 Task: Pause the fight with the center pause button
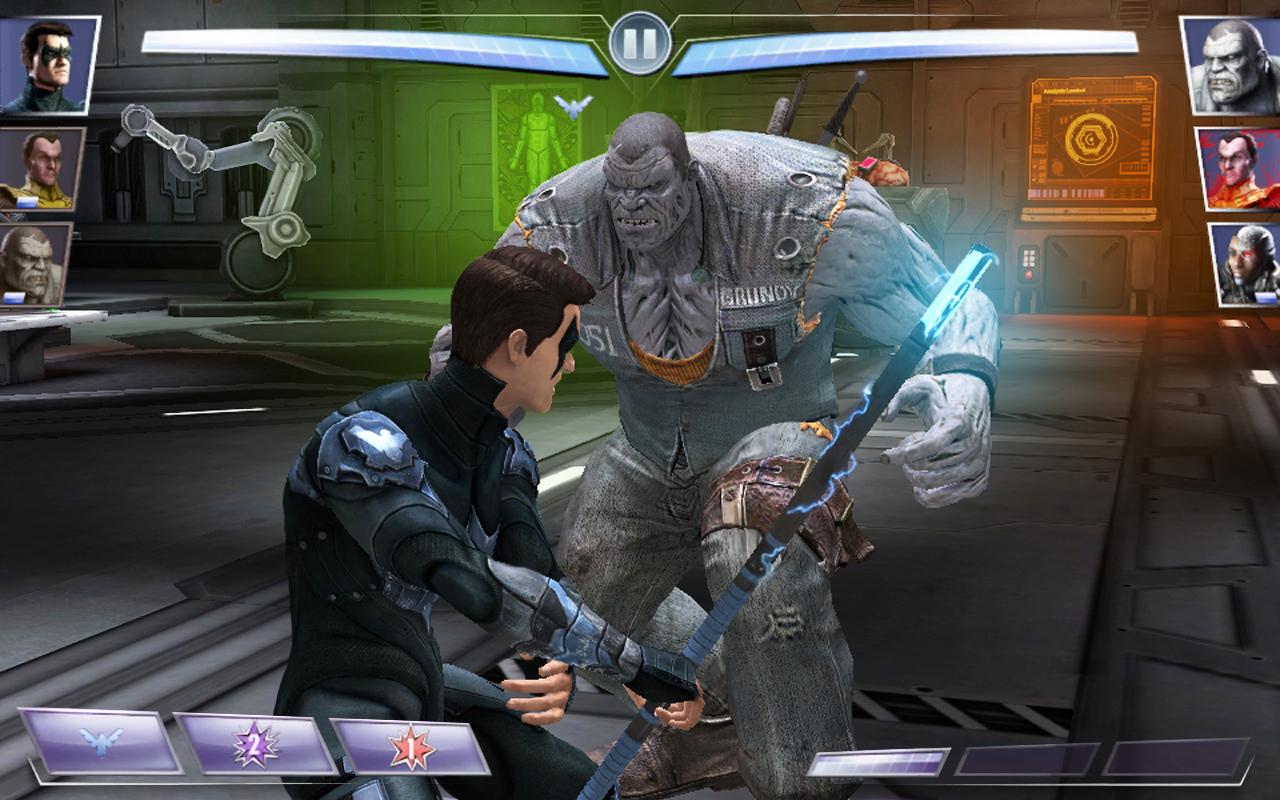coord(641,42)
